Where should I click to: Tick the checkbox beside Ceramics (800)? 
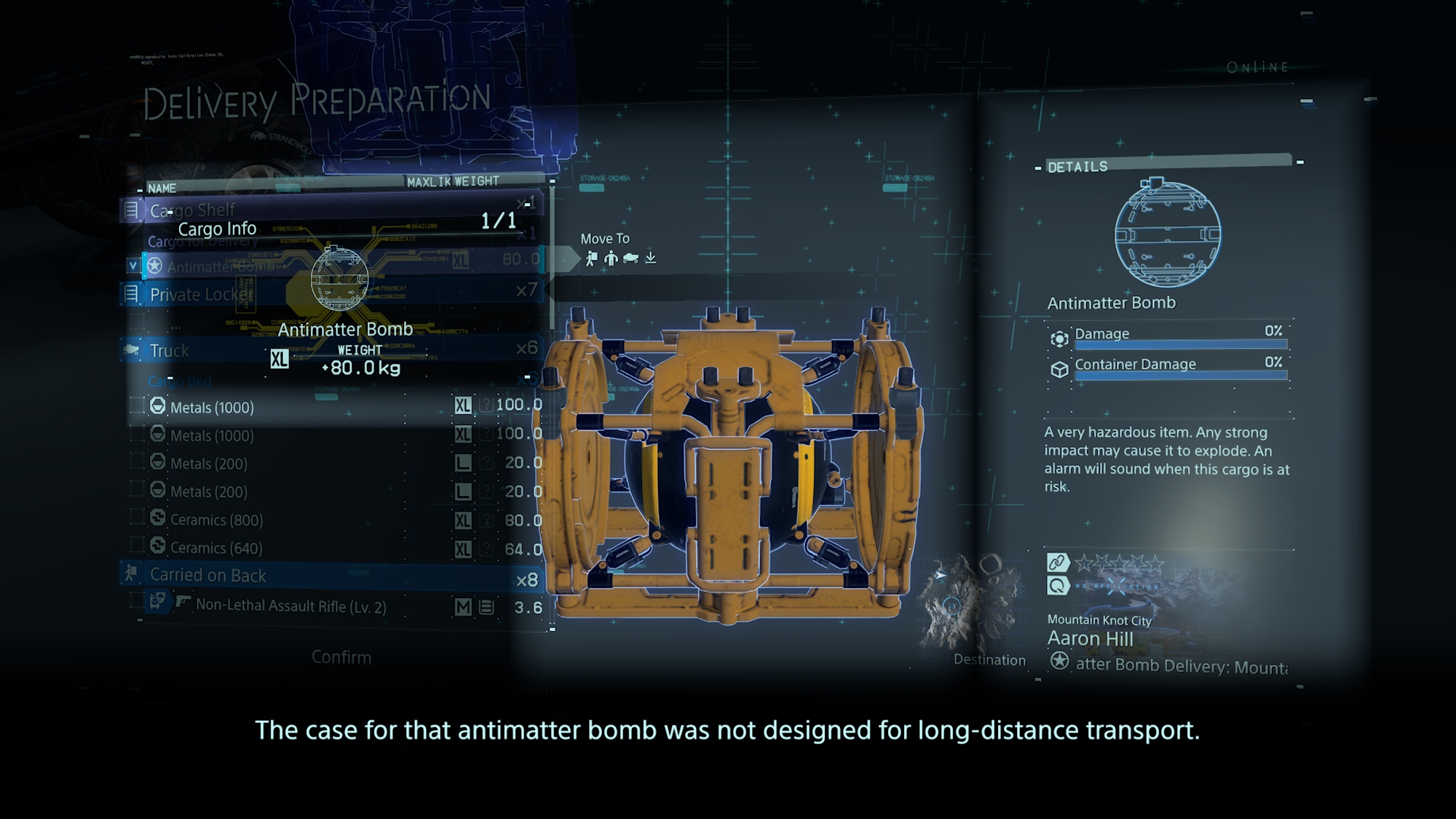point(137,518)
